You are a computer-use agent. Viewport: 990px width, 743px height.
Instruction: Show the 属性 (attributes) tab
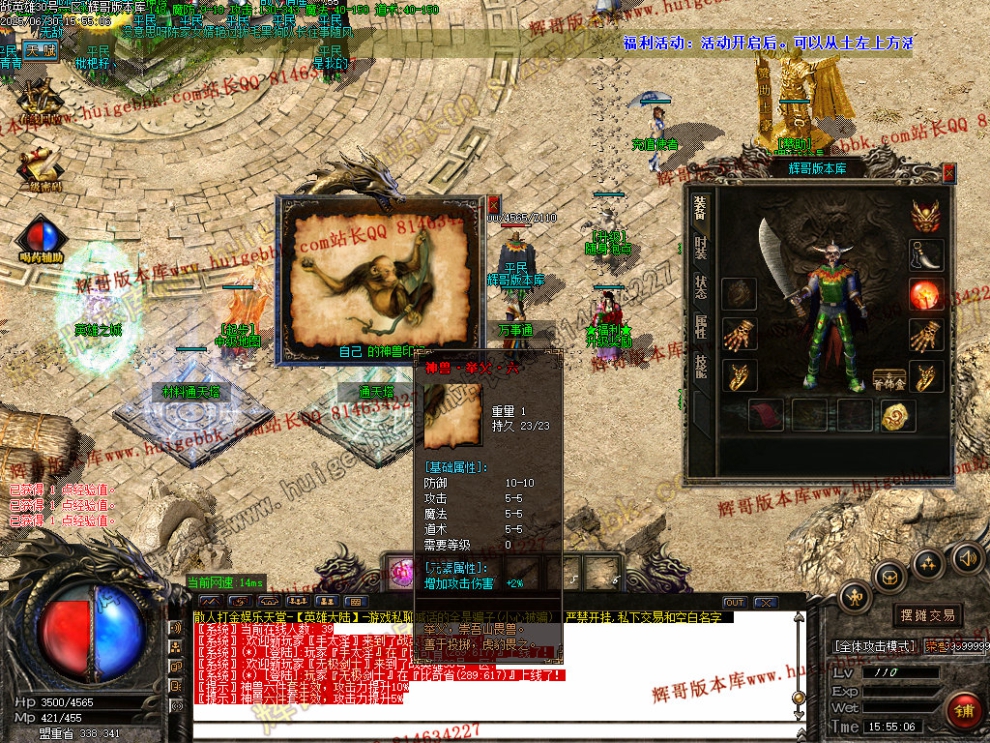[x=701, y=326]
